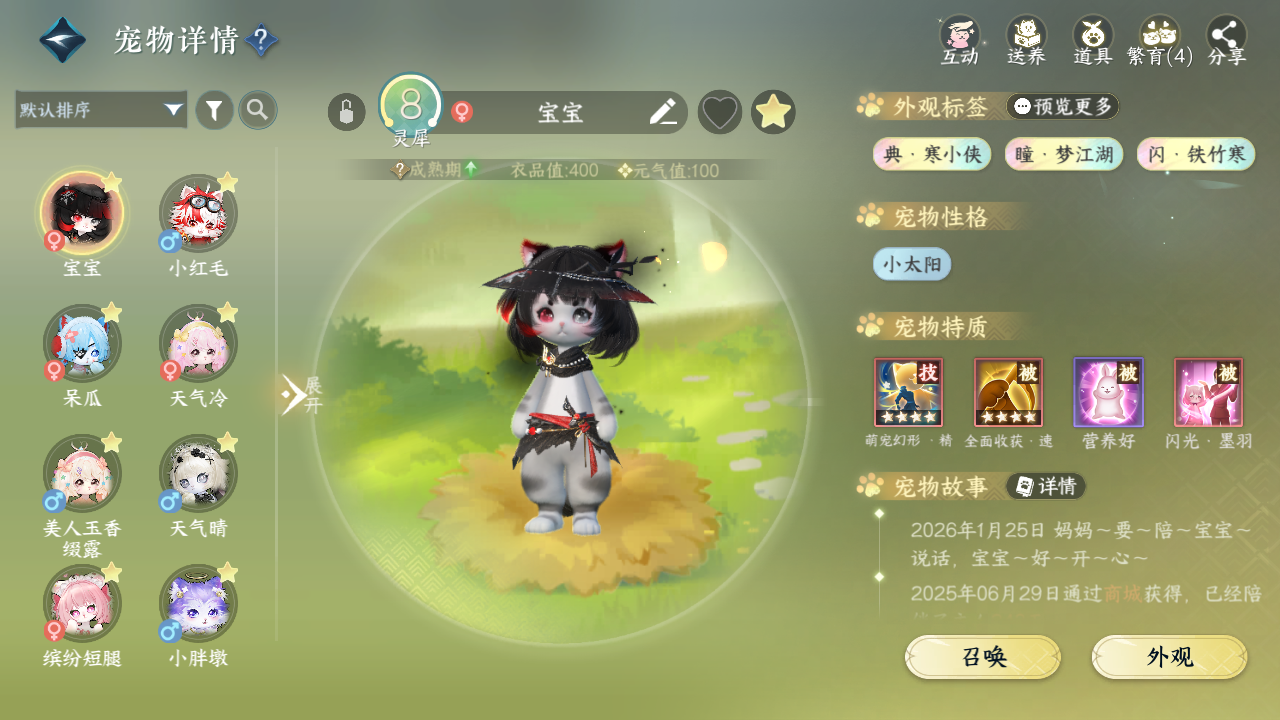This screenshot has width=1280, height=720.
Task: Choose the pet 天气冷
Action: [x=198, y=344]
